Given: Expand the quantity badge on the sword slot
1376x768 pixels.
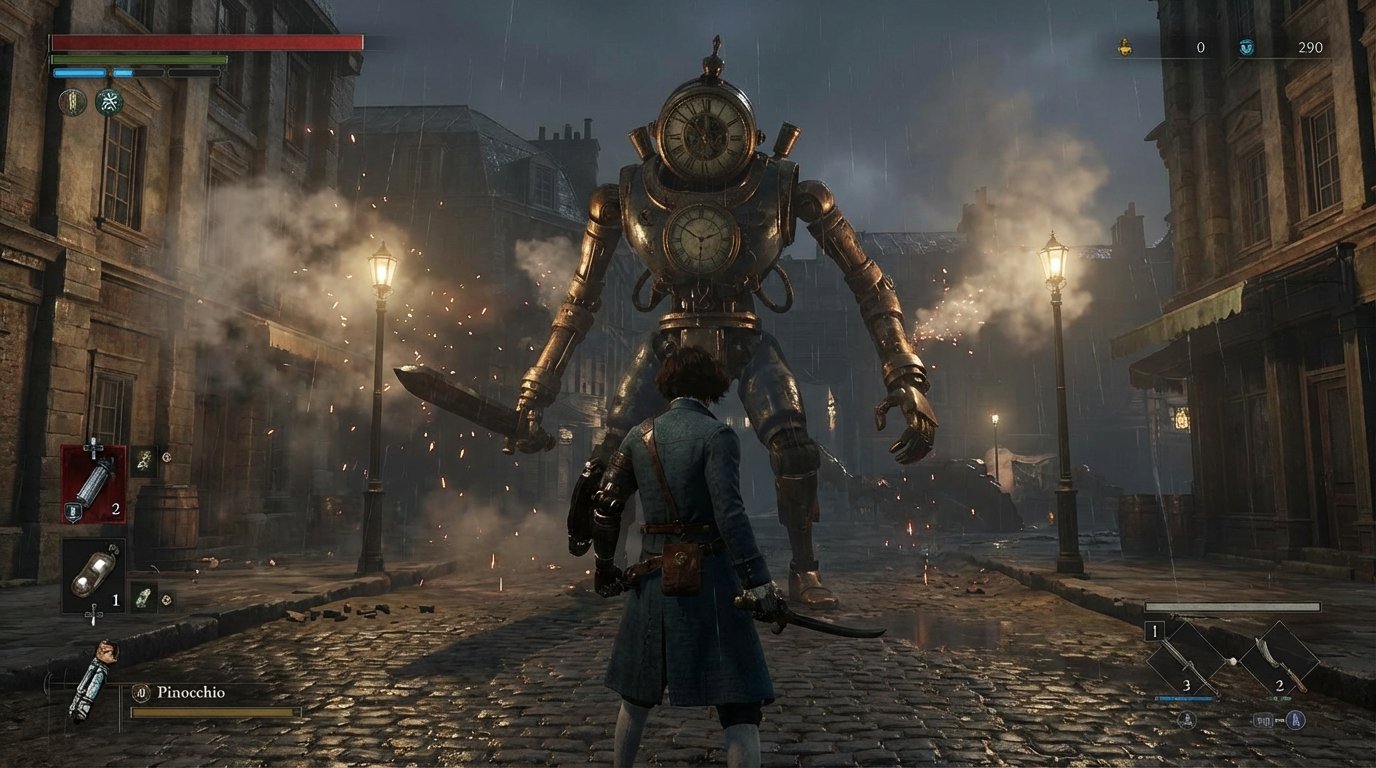Looking at the screenshot, I should (1187, 685).
